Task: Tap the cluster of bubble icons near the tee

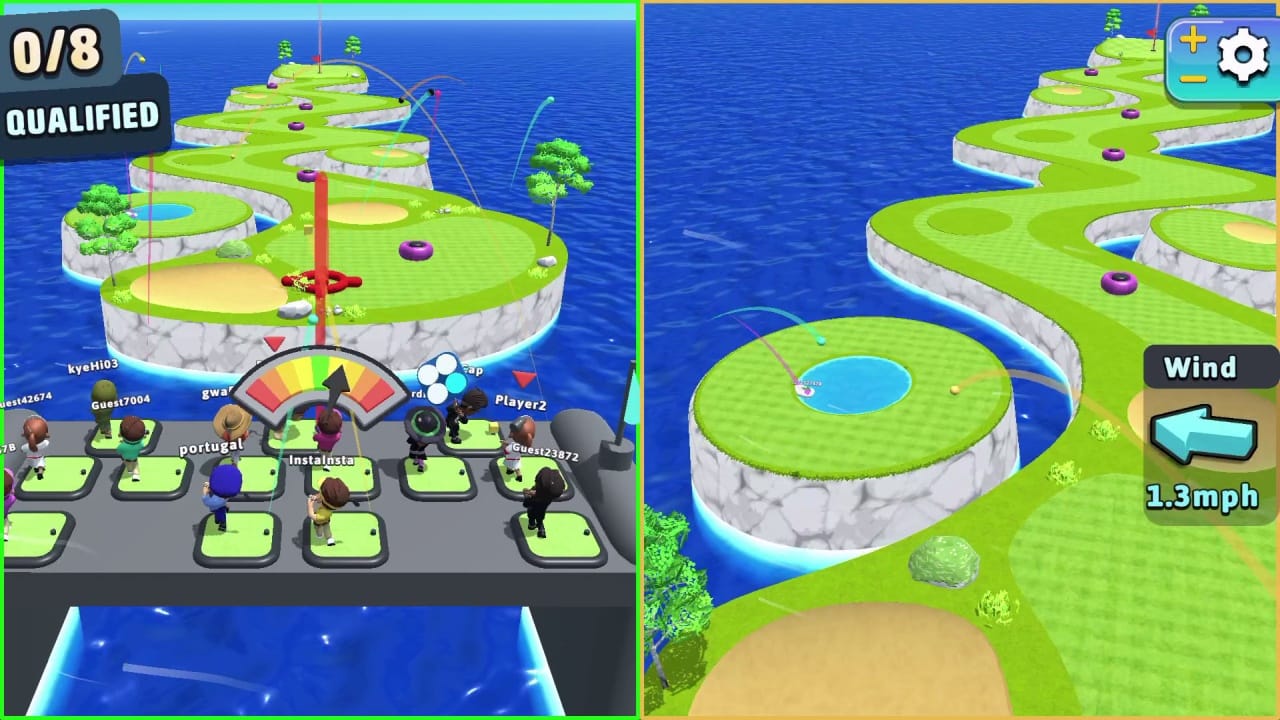Action: [440, 380]
